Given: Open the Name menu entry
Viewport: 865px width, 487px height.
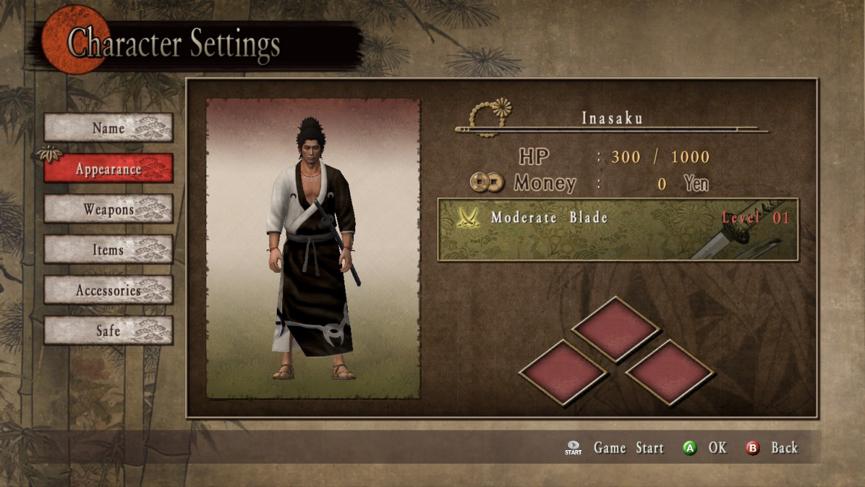Looking at the screenshot, I should tap(108, 128).
